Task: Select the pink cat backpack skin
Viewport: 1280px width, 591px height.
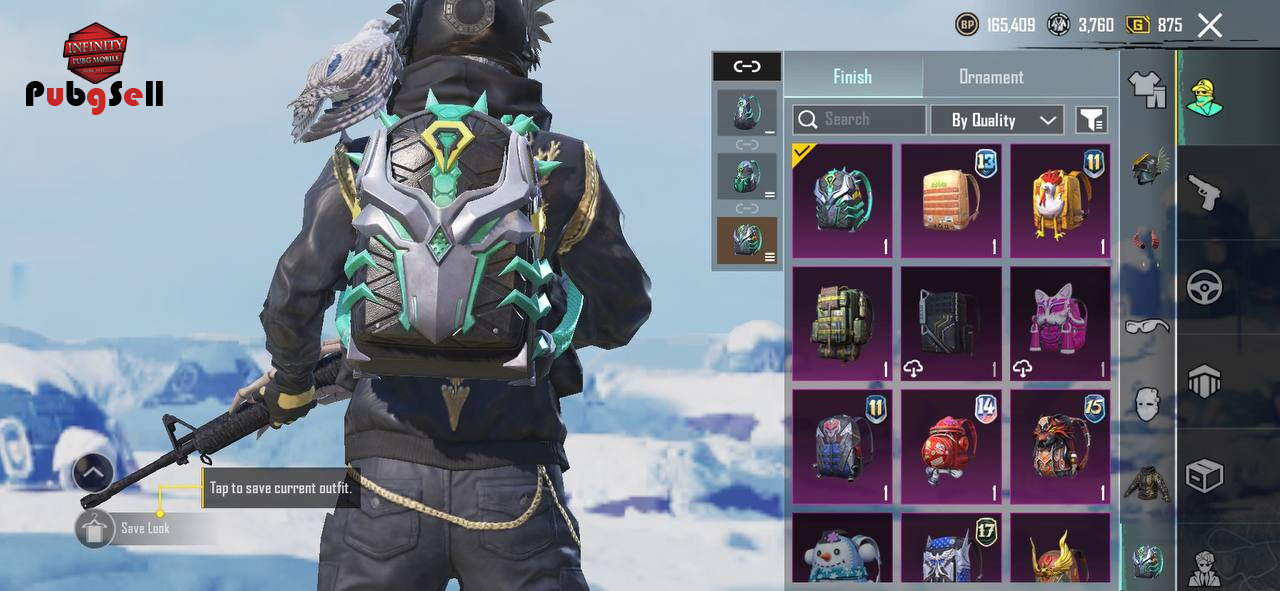Action: point(1060,324)
